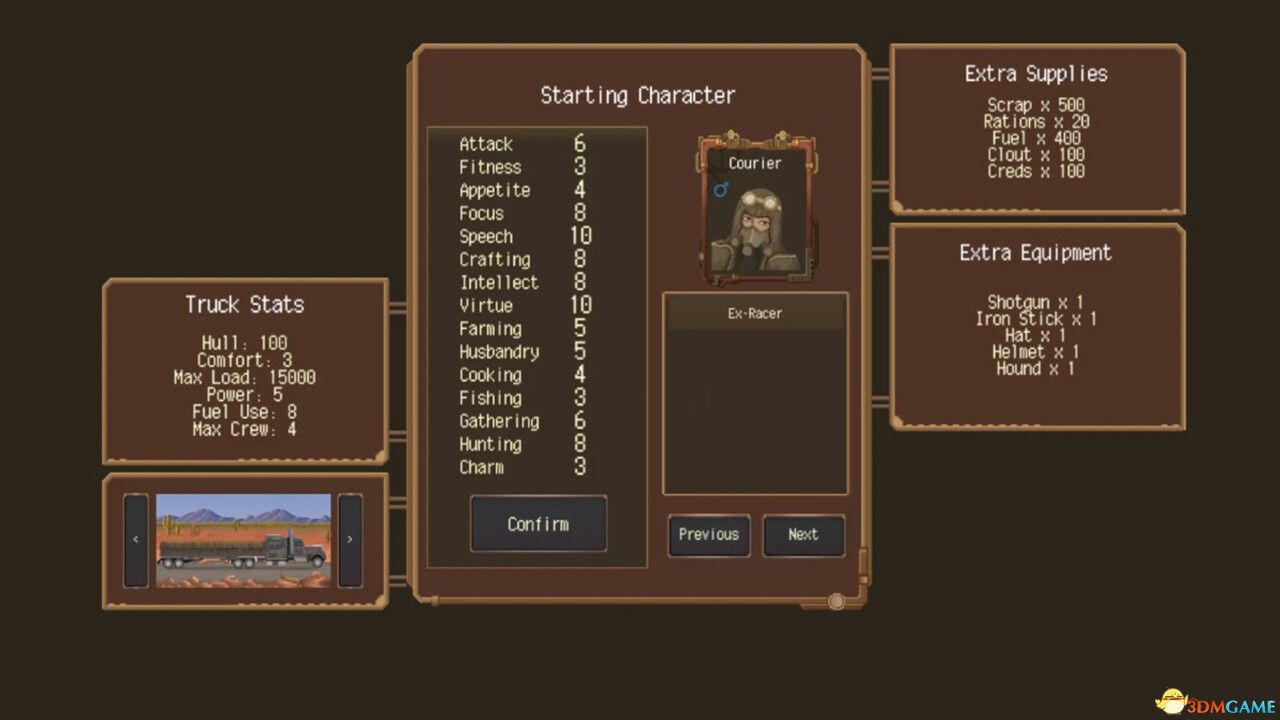Click the left arrow to browse trucks
1280x720 pixels.
coord(136,538)
